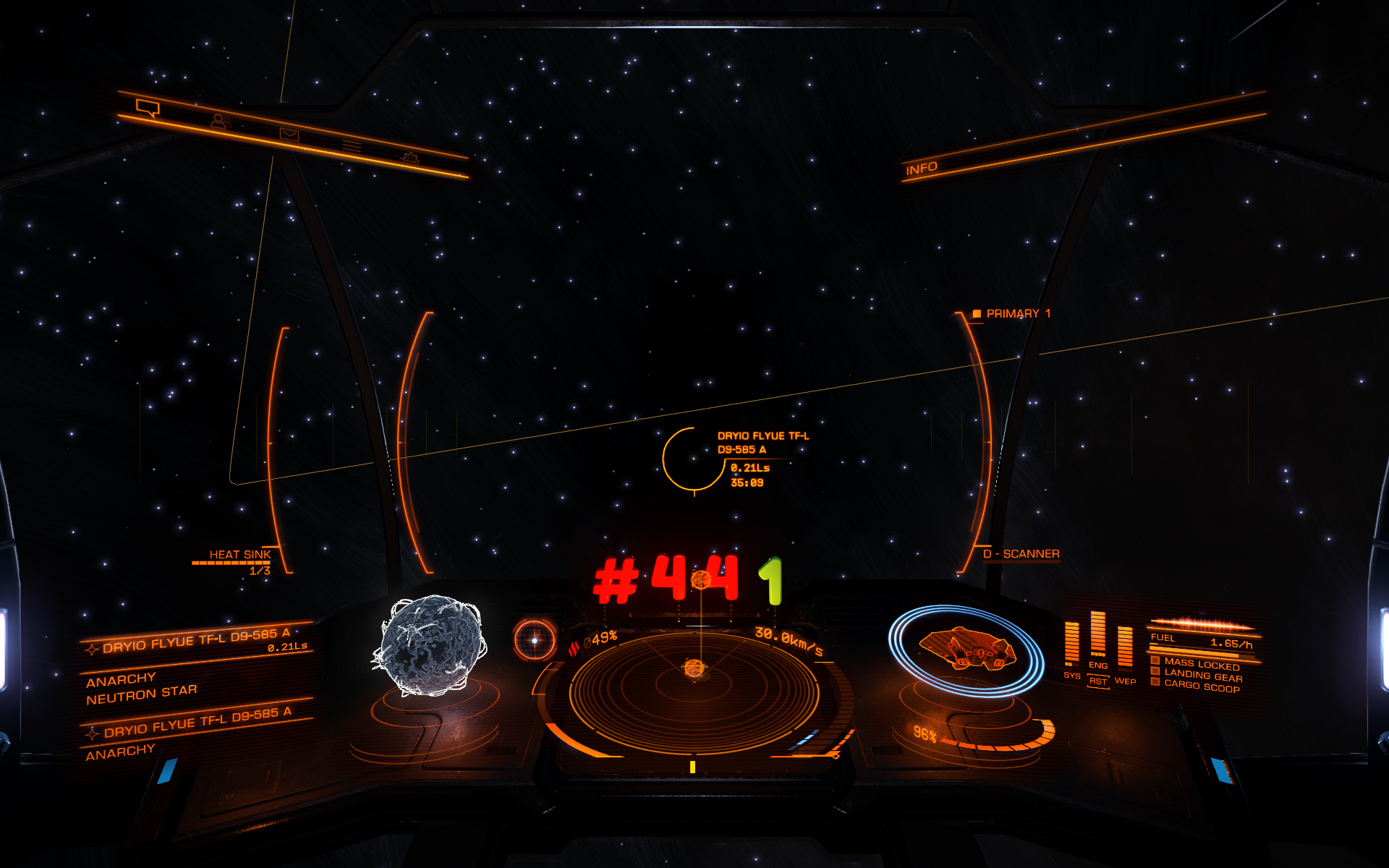Open the chat speech-bubble tab
The height and width of the screenshot is (868, 1389).
[148, 109]
